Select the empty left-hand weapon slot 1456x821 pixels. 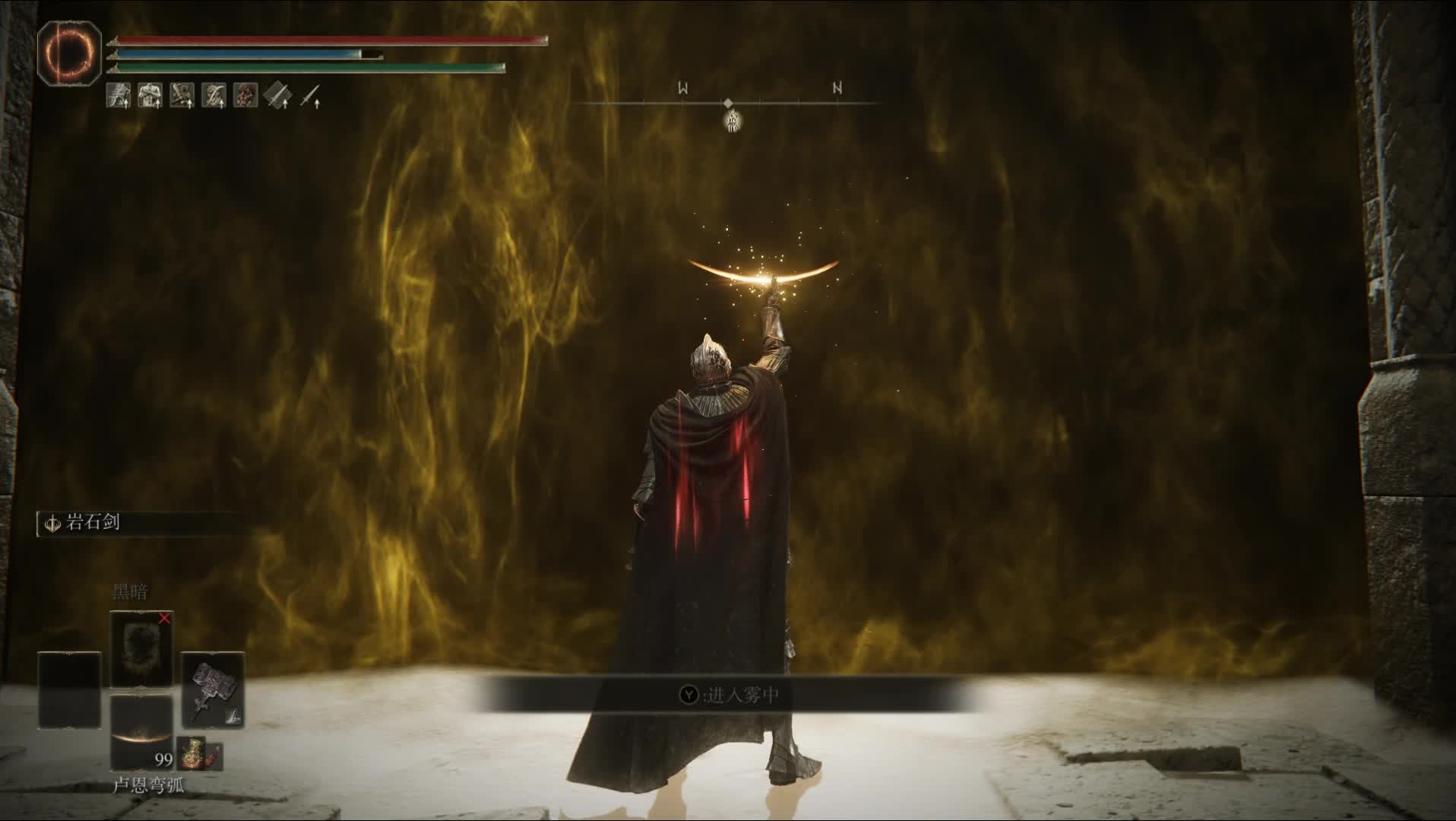(x=70, y=690)
